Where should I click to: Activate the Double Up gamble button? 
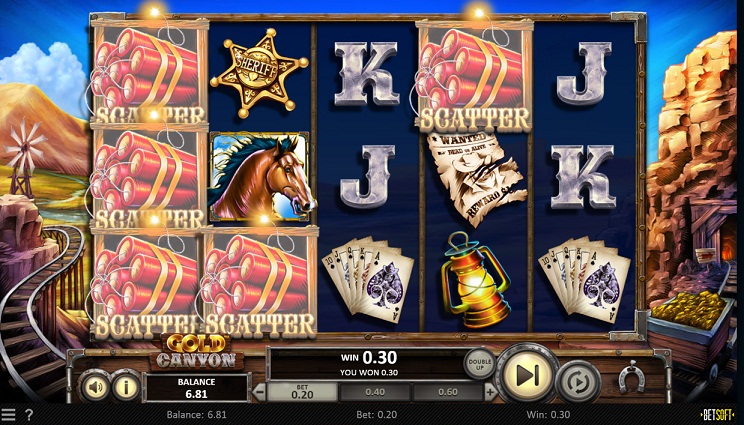pos(480,364)
